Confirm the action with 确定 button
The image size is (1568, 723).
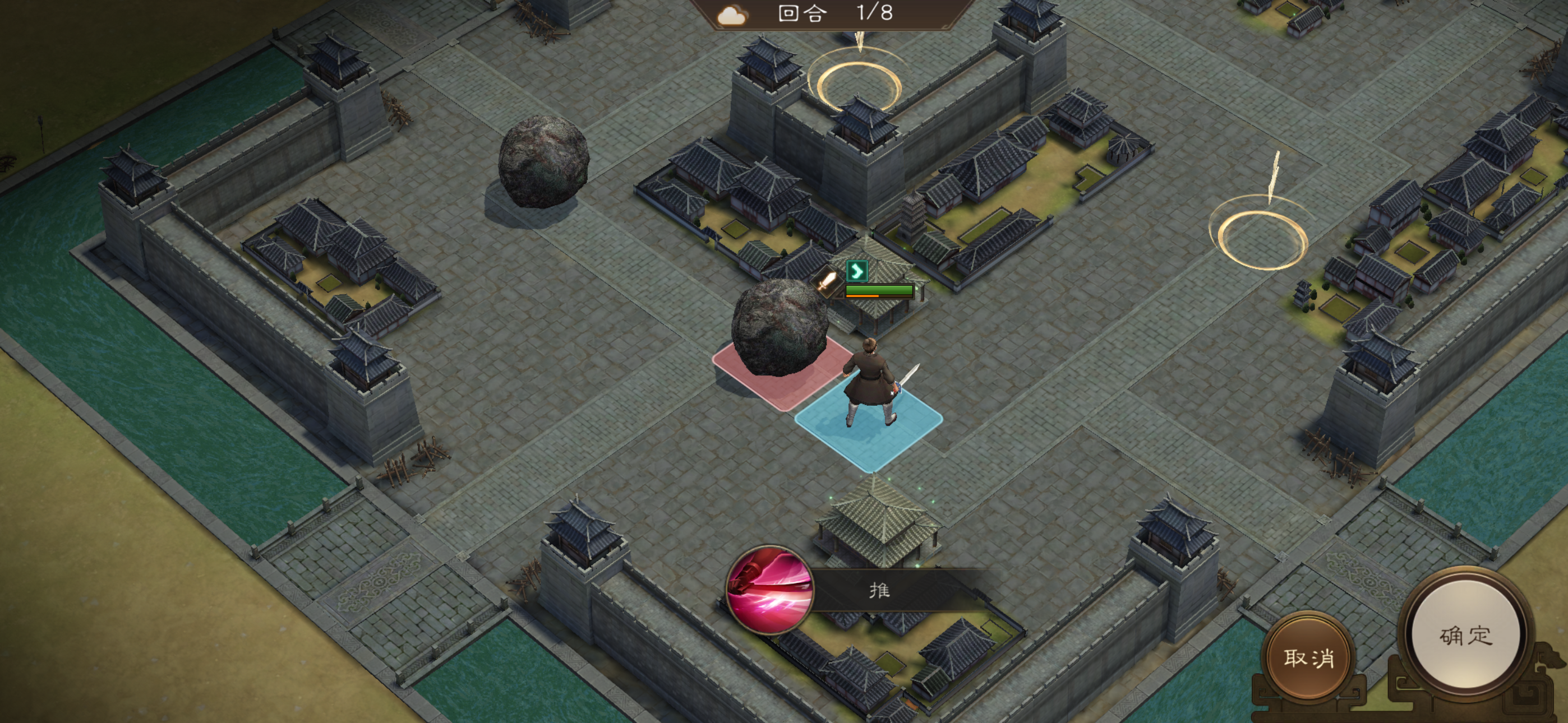click(x=1465, y=636)
